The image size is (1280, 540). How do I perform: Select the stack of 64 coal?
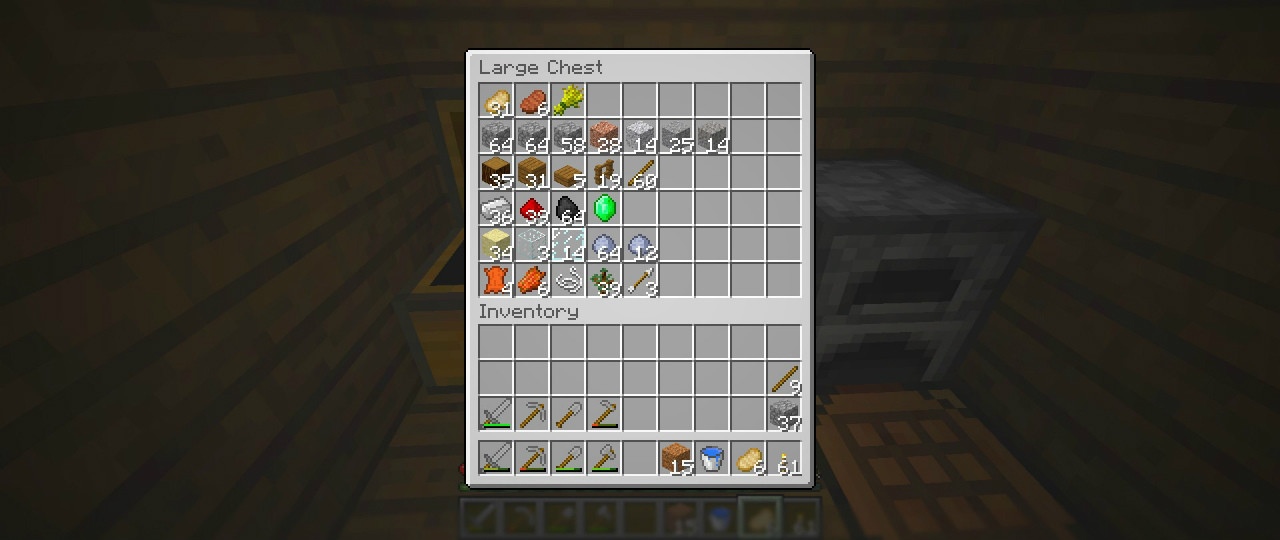[568, 208]
